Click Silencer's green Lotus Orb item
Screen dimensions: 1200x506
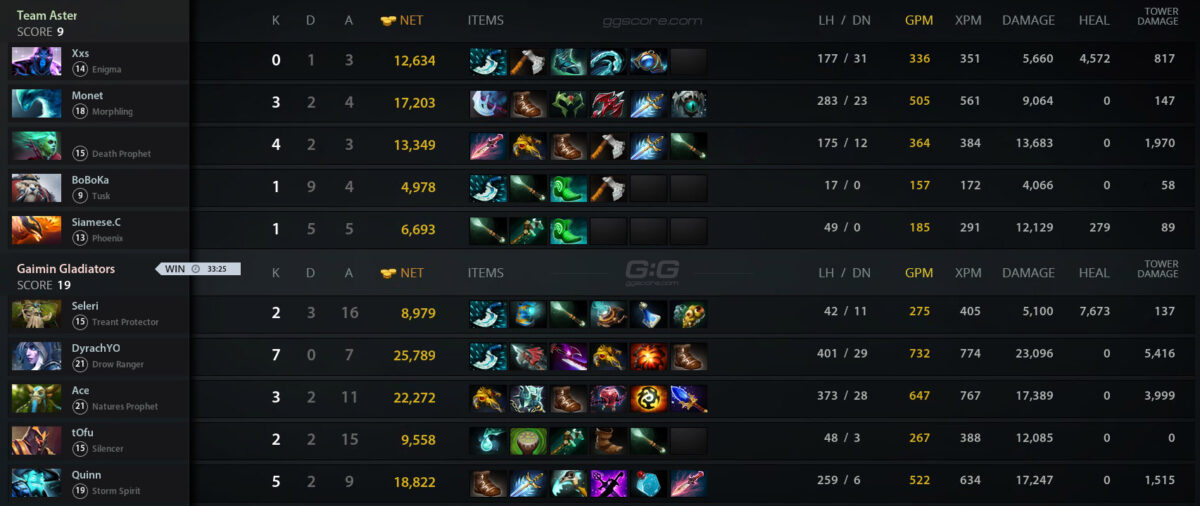(528, 441)
